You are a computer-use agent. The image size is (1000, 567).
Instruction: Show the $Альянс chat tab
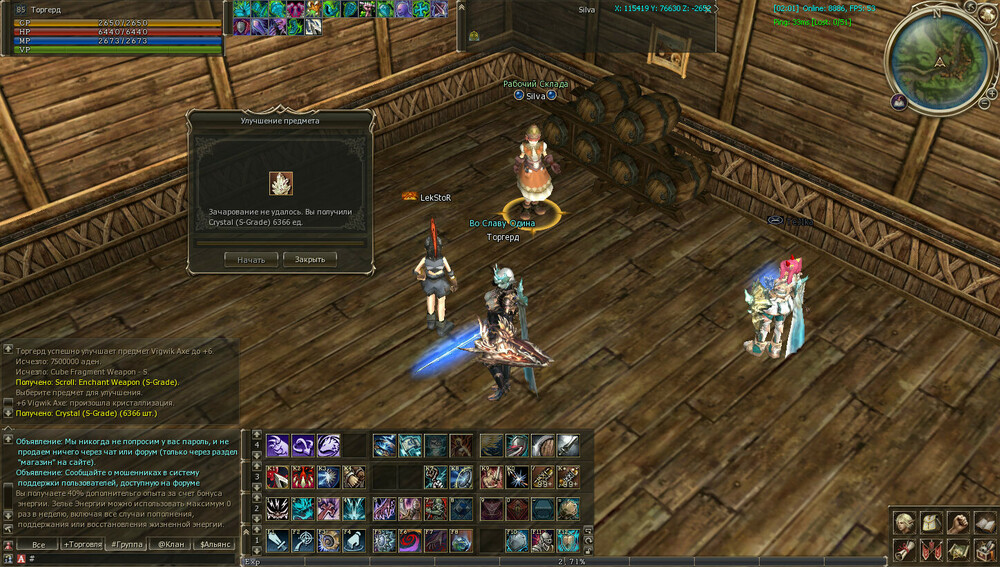(216, 544)
